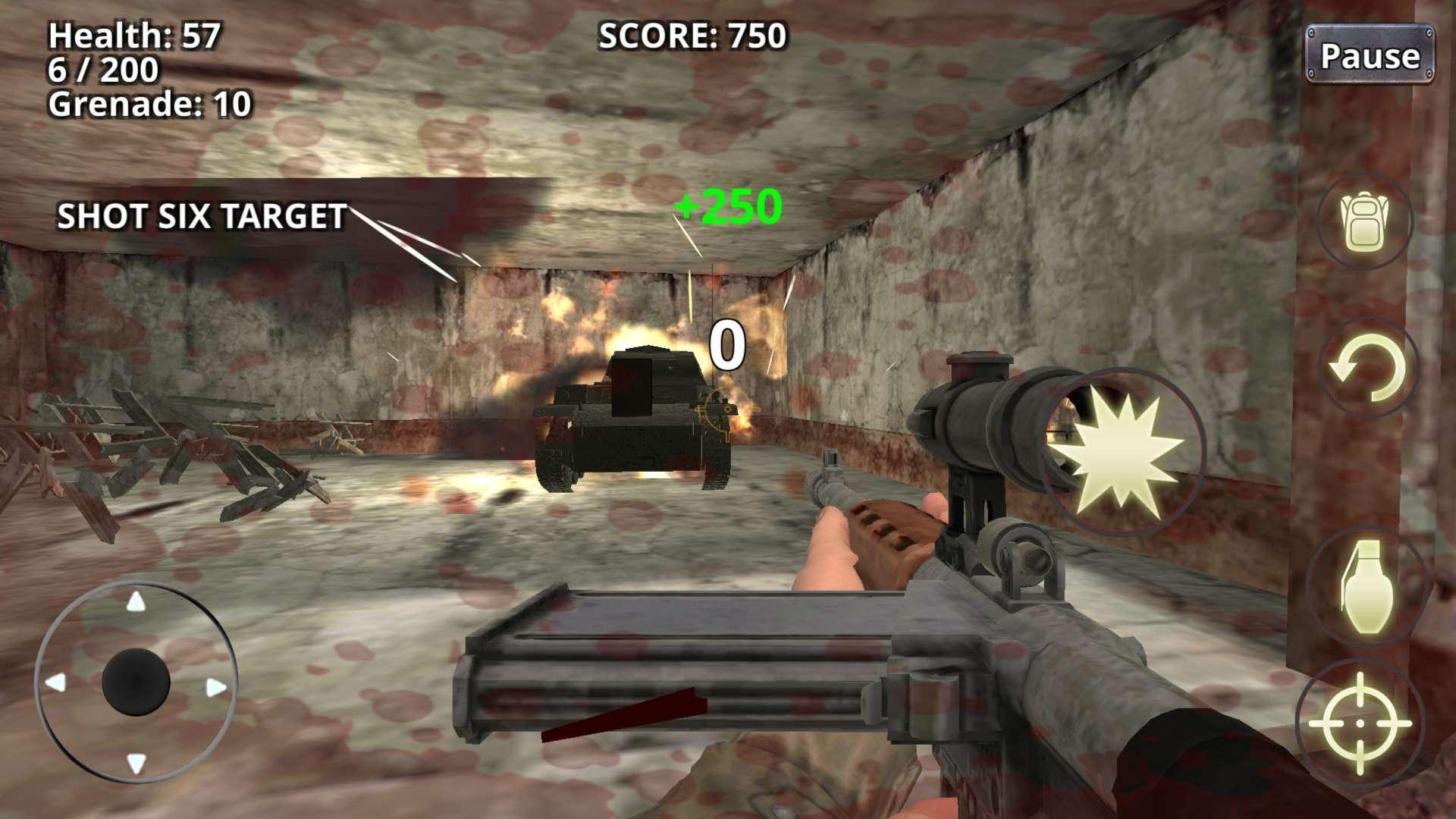
Task: Tap the green +250 score popup
Action: [x=726, y=206]
